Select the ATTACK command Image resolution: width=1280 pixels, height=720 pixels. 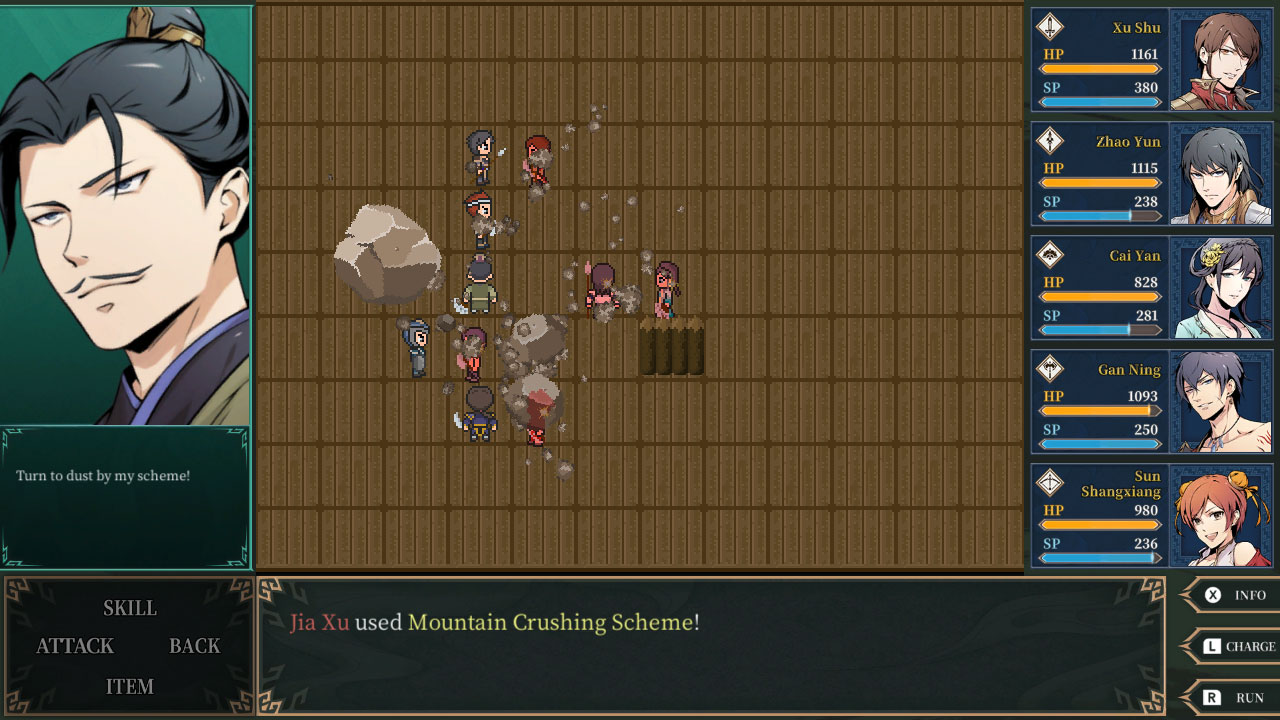pyautogui.click(x=74, y=646)
